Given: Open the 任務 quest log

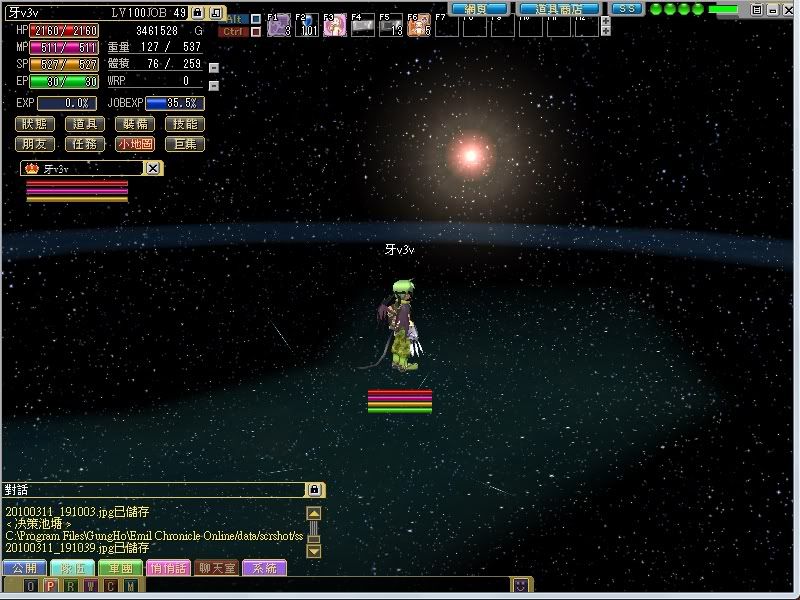Looking at the screenshot, I should (86, 144).
